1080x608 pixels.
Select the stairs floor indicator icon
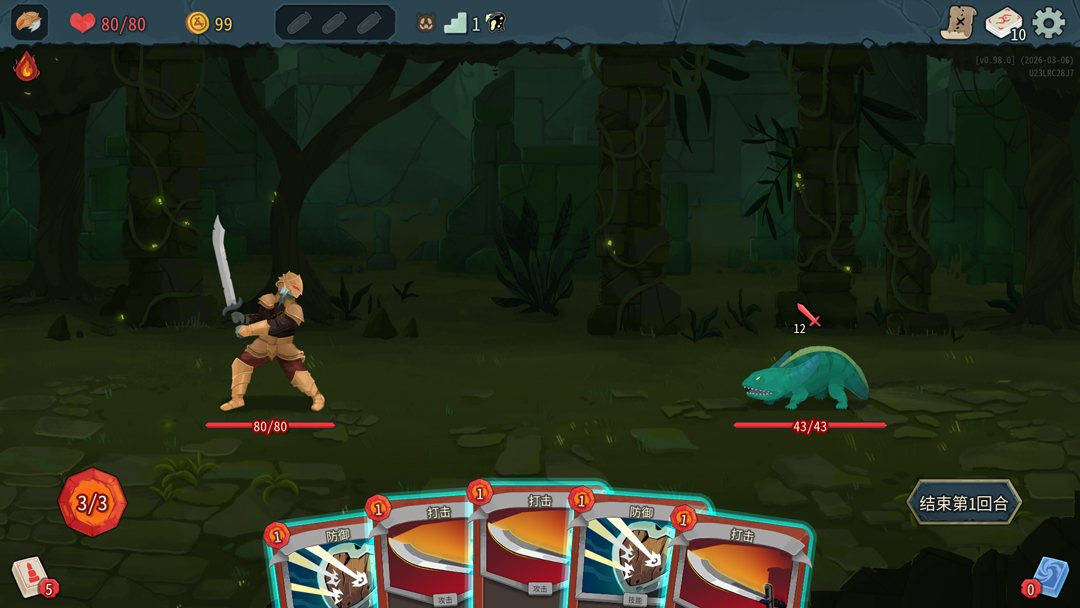point(456,23)
